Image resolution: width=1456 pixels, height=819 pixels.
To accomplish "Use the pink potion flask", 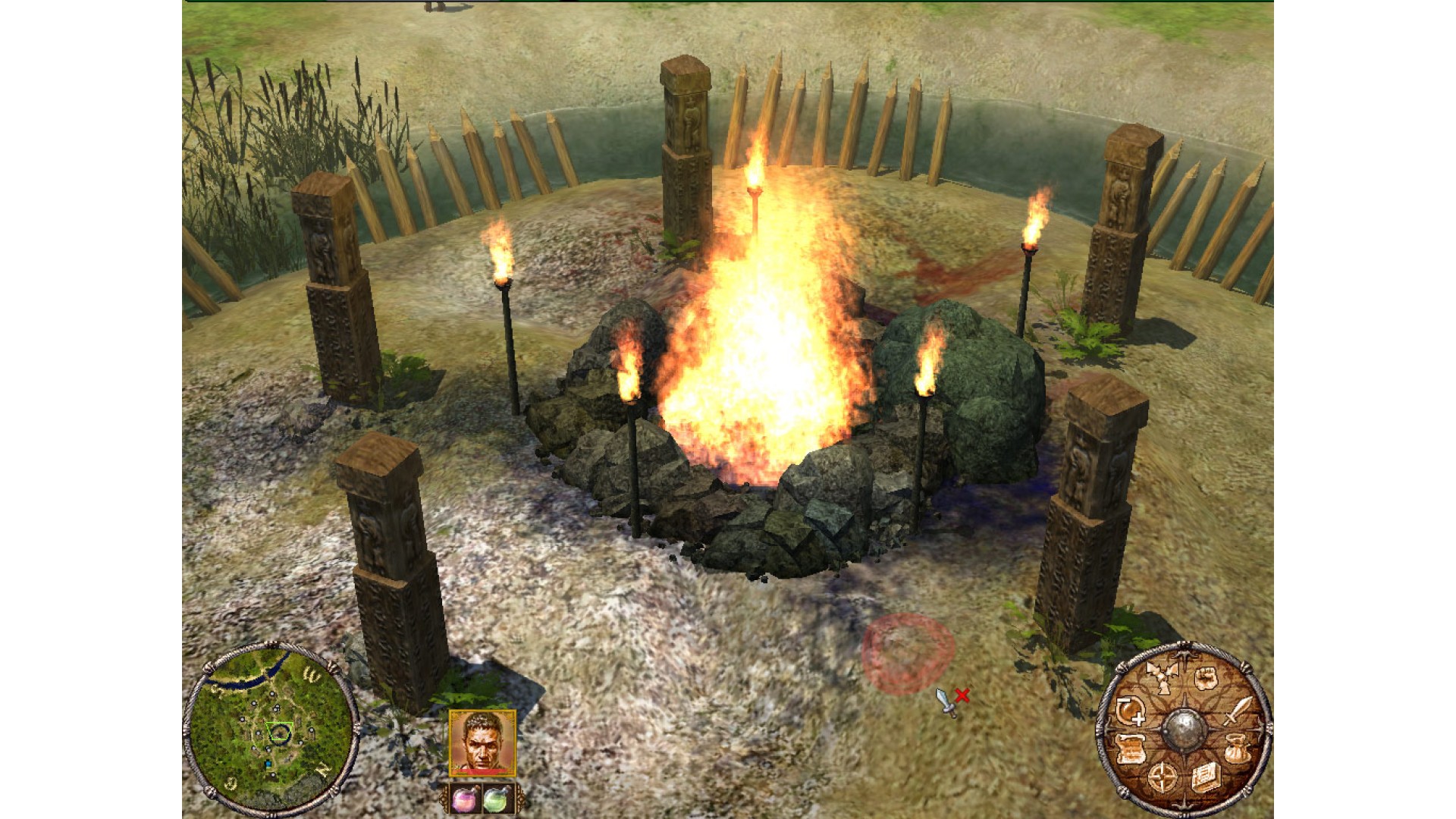I will click(464, 799).
